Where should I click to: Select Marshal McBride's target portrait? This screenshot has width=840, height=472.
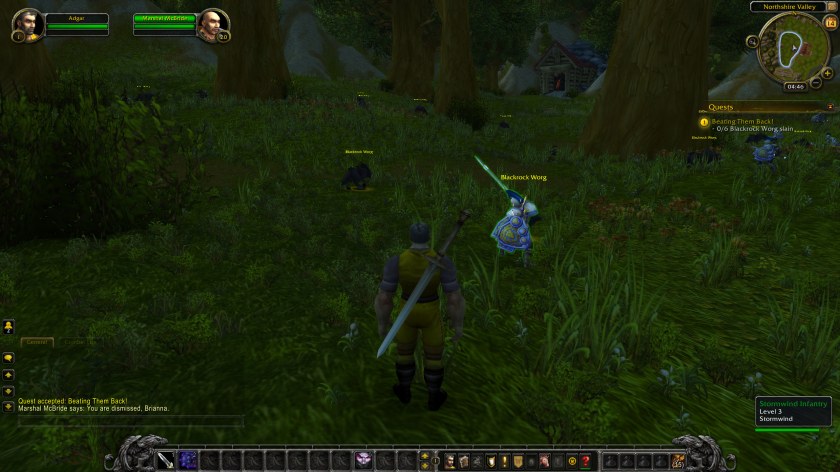[x=210, y=24]
